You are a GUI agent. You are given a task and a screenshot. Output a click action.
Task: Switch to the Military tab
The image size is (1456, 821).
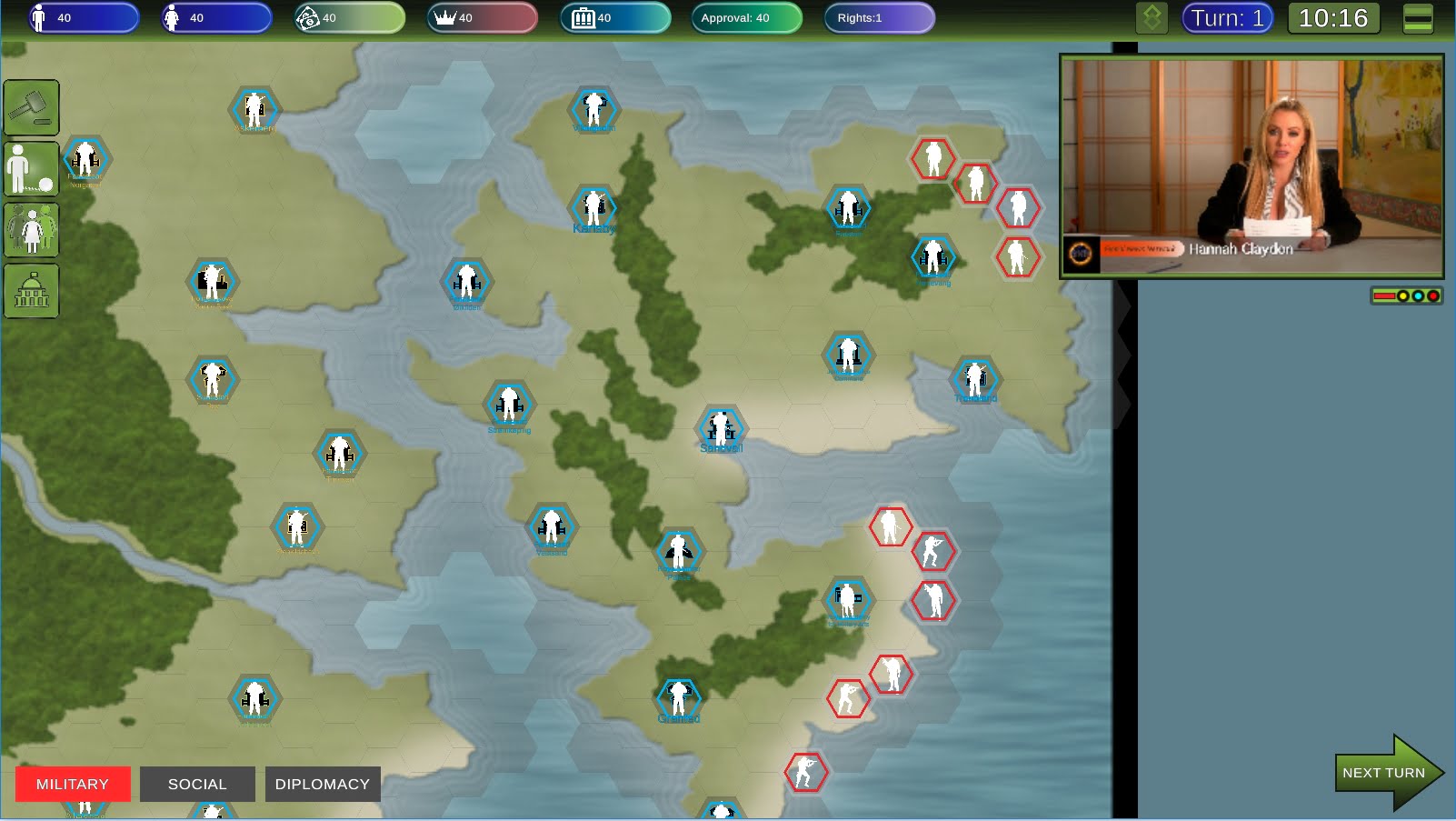73,784
